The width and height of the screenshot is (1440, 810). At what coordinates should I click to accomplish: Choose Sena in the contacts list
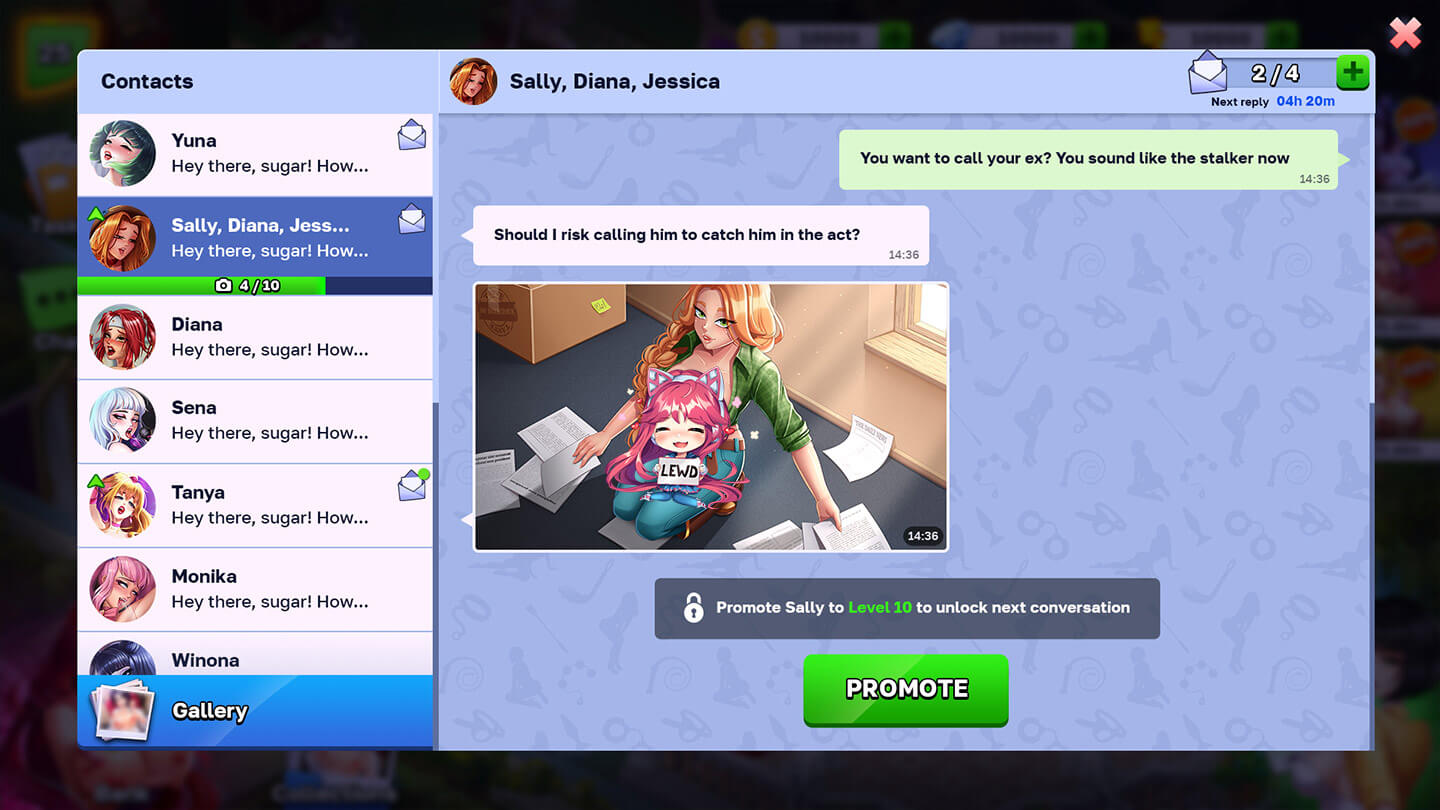tap(255, 421)
